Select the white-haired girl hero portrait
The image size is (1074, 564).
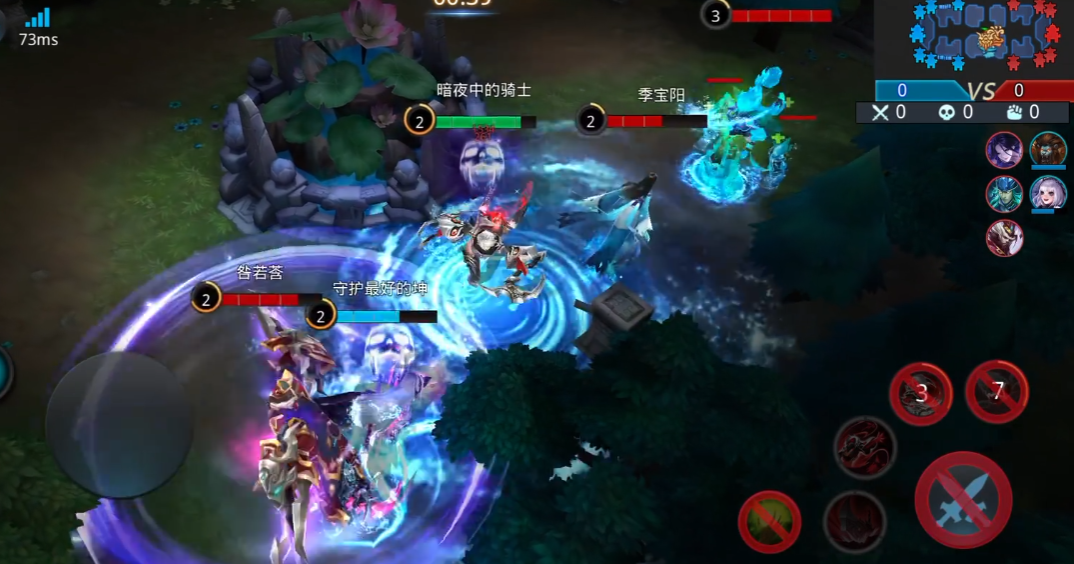pos(1048,194)
